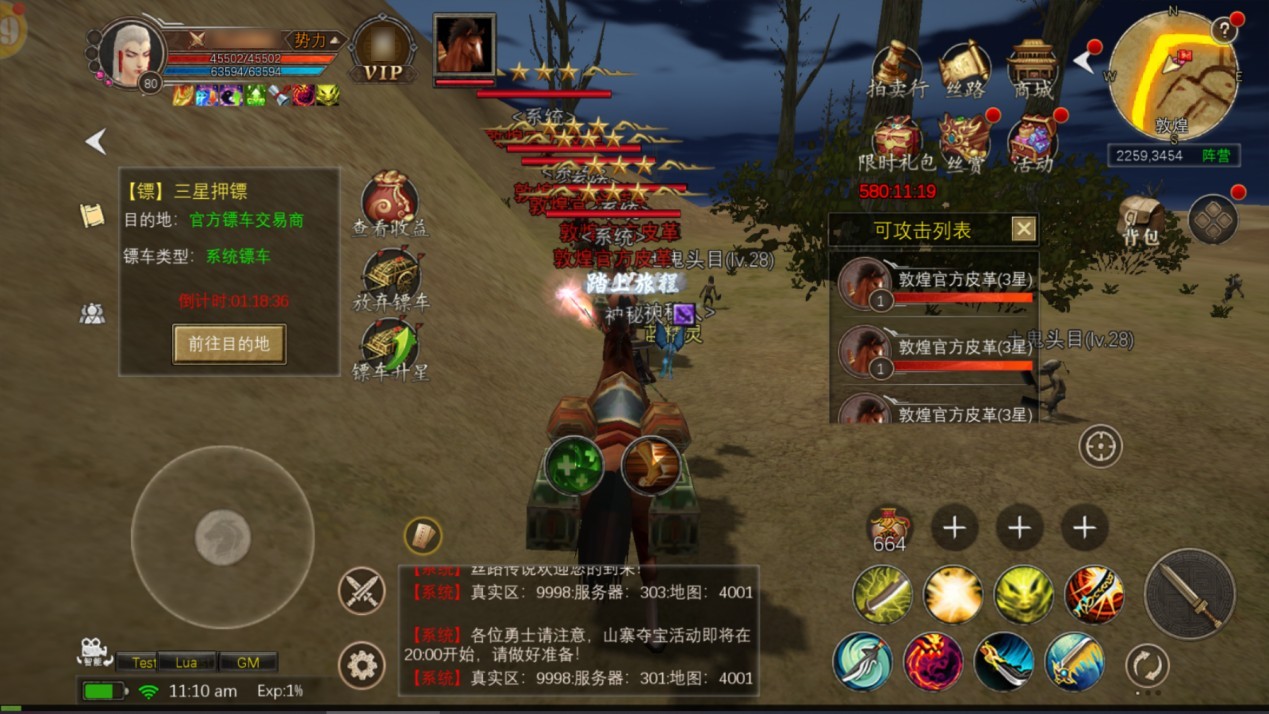Select 放弃镖车 abandon cart icon
The width and height of the screenshot is (1269, 714).
(389, 275)
